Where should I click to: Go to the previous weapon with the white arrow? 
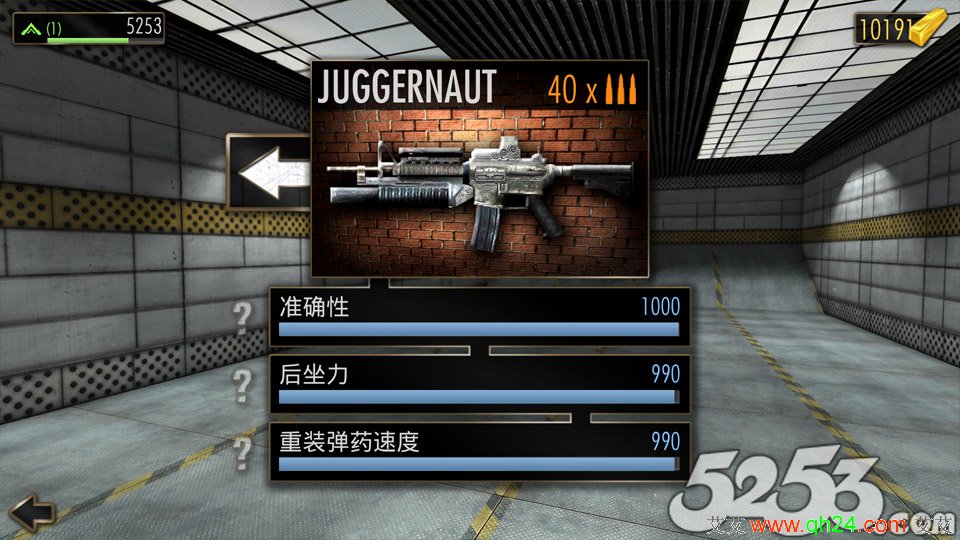click(270, 172)
